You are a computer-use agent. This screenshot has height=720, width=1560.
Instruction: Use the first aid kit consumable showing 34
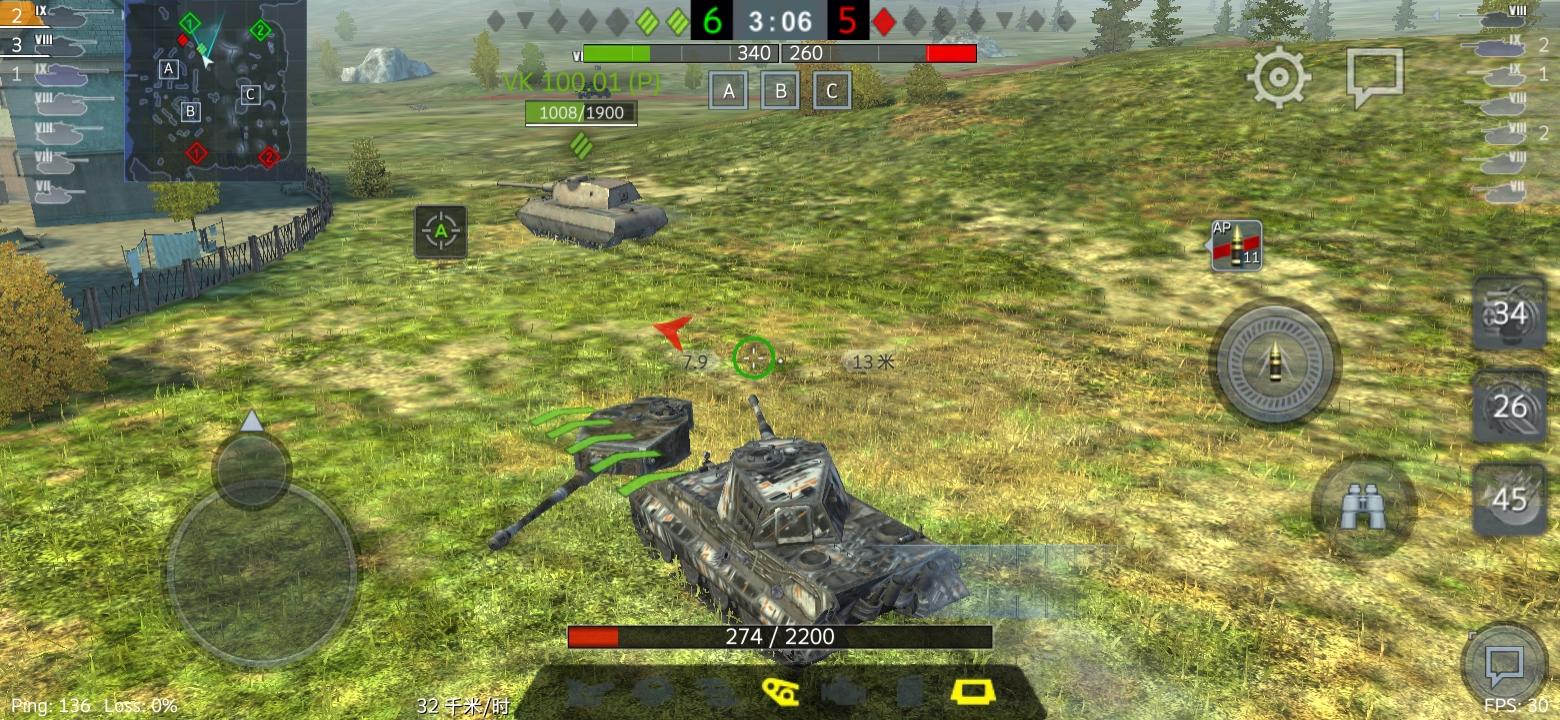coord(1510,312)
